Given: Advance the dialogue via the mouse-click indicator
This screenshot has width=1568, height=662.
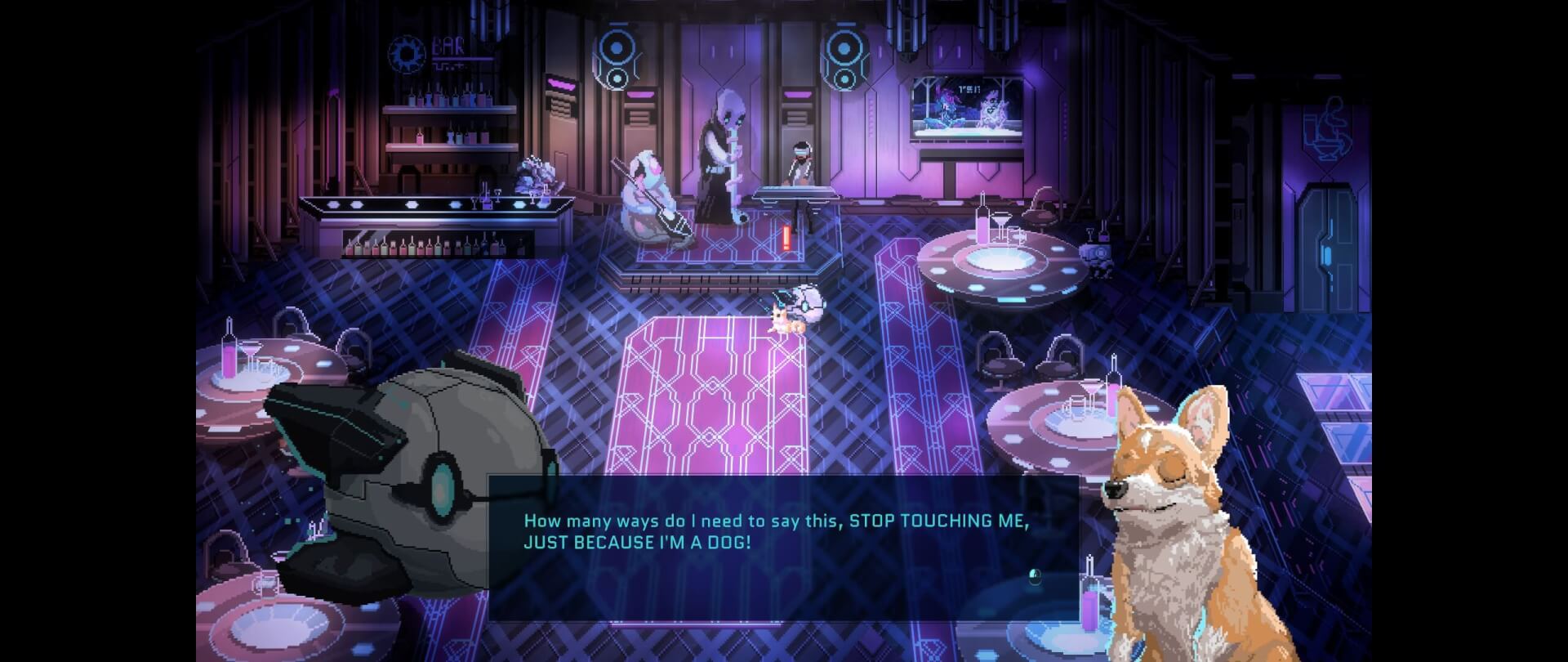Looking at the screenshot, I should point(1035,578).
